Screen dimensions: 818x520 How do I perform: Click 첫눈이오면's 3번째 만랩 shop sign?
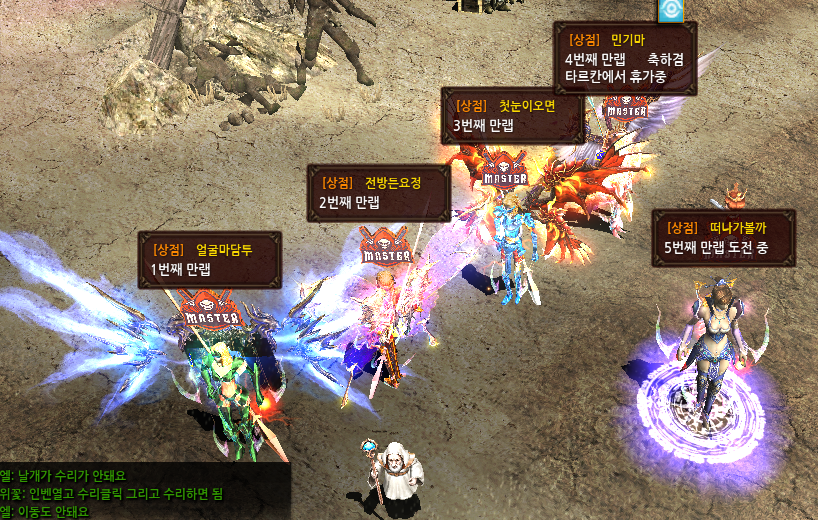coord(512,115)
